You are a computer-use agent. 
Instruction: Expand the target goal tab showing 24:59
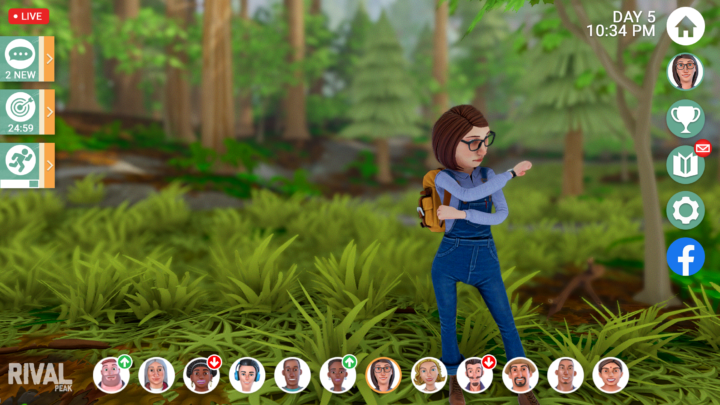click(26, 112)
